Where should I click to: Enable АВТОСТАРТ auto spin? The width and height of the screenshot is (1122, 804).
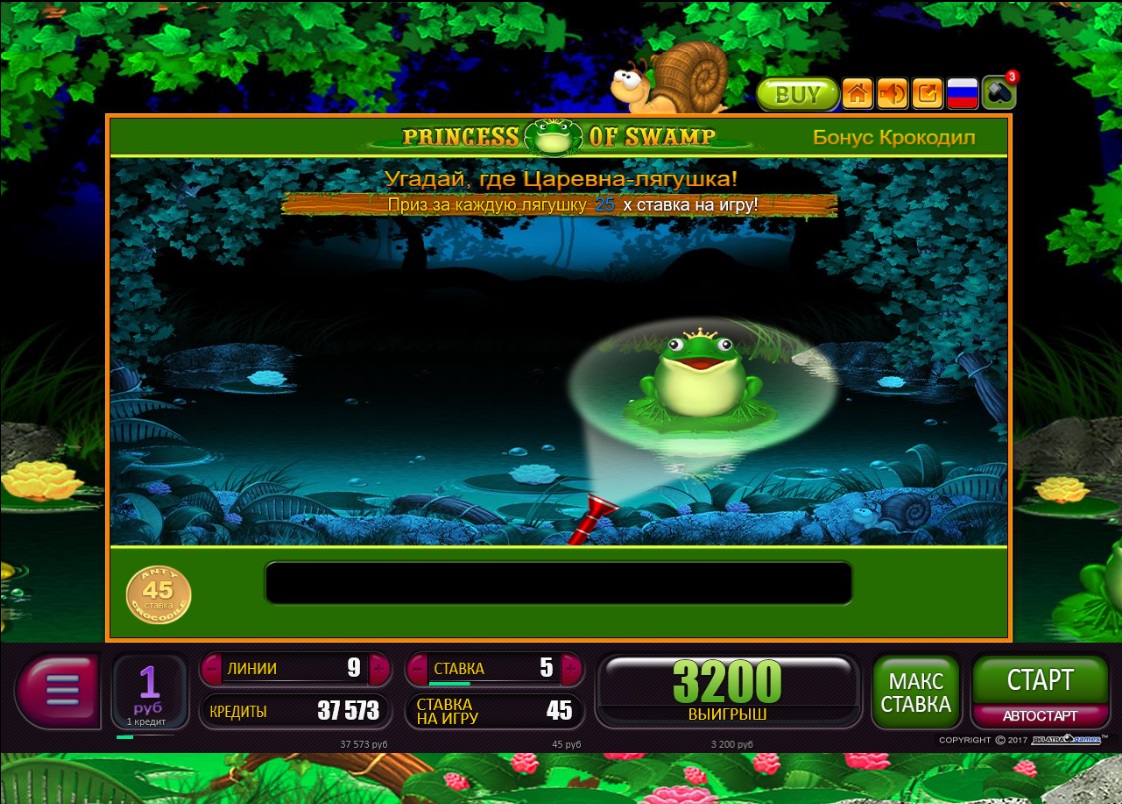pyautogui.click(x=1040, y=716)
